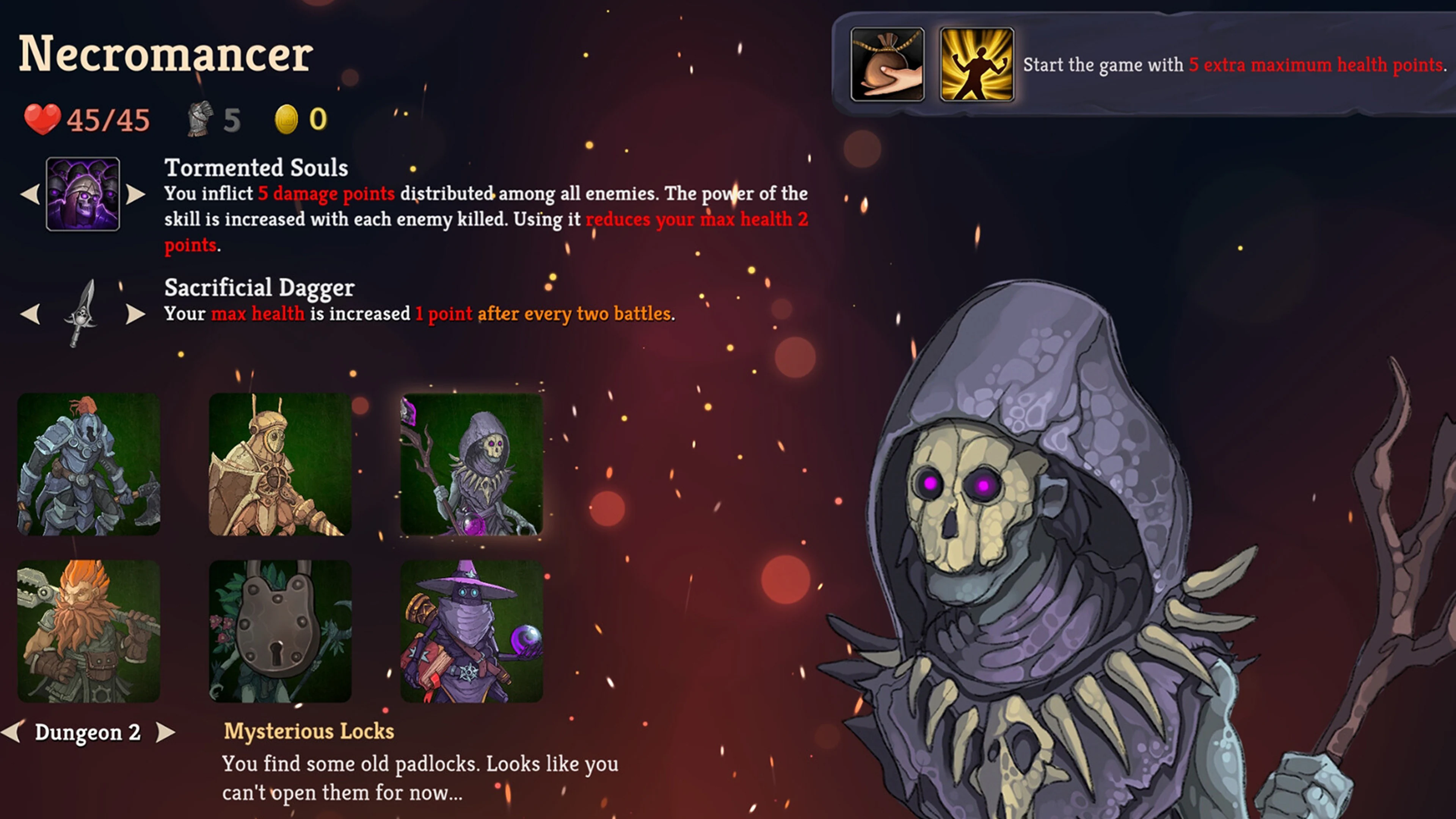
Task: Open previous item with dagger's left arrow
Action: click(x=30, y=315)
